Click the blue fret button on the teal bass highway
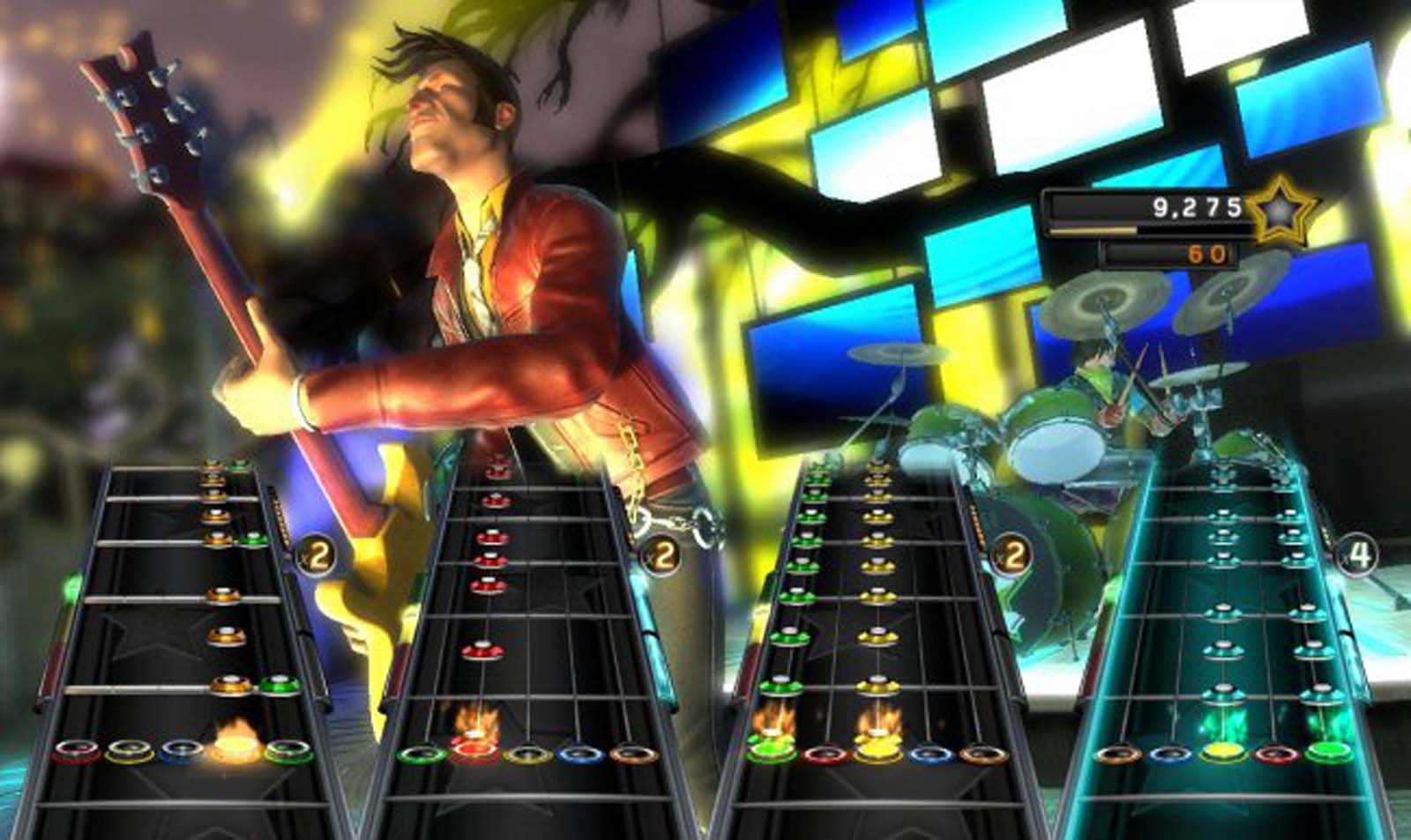The height and width of the screenshot is (840, 1411). coord(1173,755)
